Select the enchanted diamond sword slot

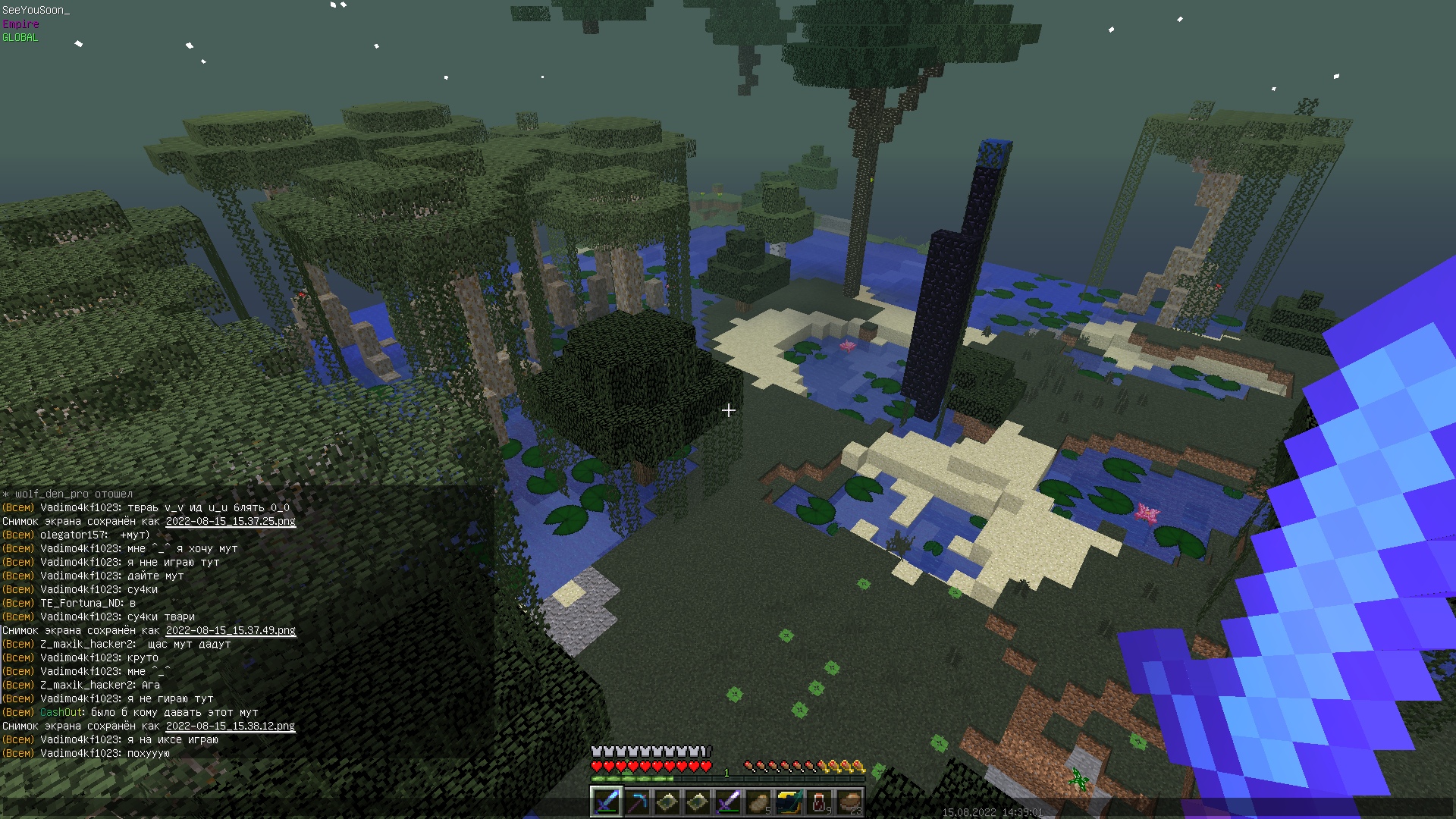coord(606,802)
